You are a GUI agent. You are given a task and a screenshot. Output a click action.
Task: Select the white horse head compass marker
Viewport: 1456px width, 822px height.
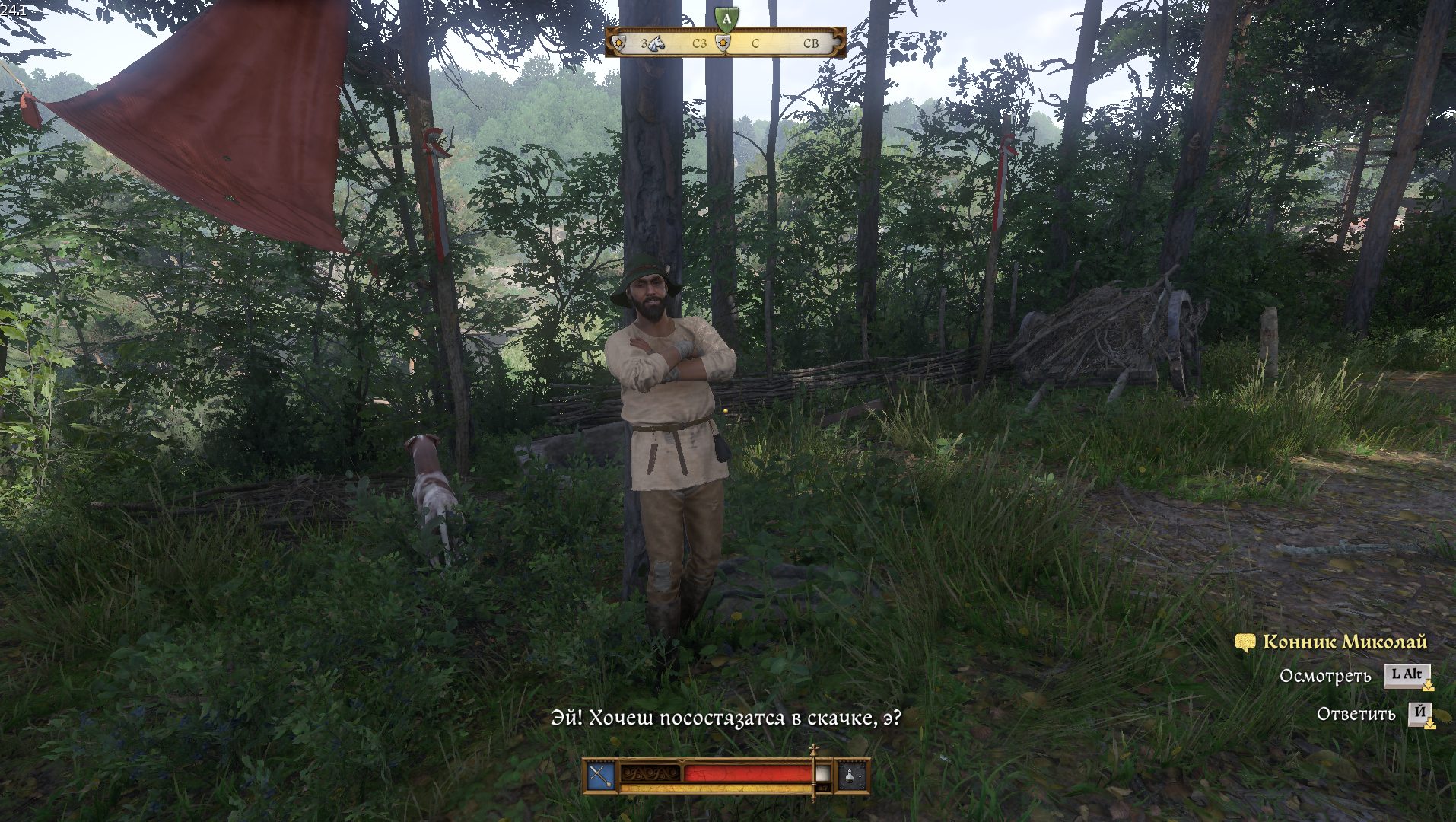657,43
